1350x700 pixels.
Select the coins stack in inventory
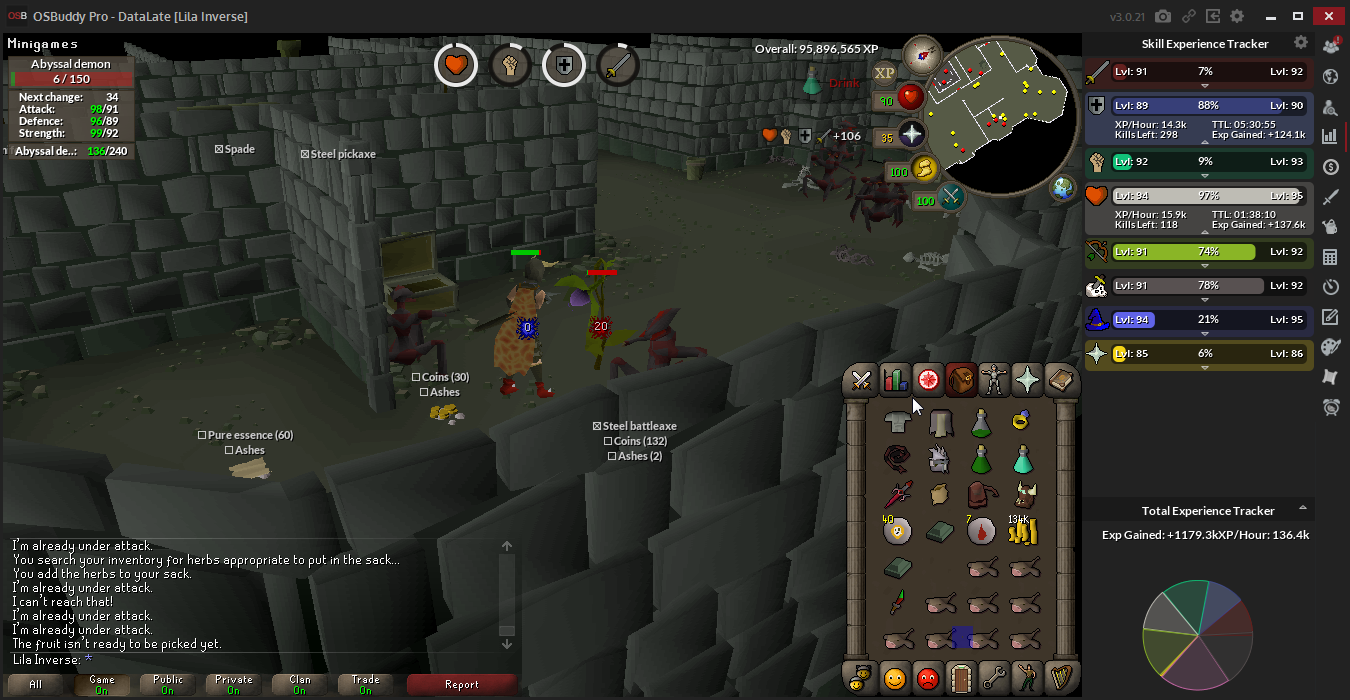coord(1023,530)
